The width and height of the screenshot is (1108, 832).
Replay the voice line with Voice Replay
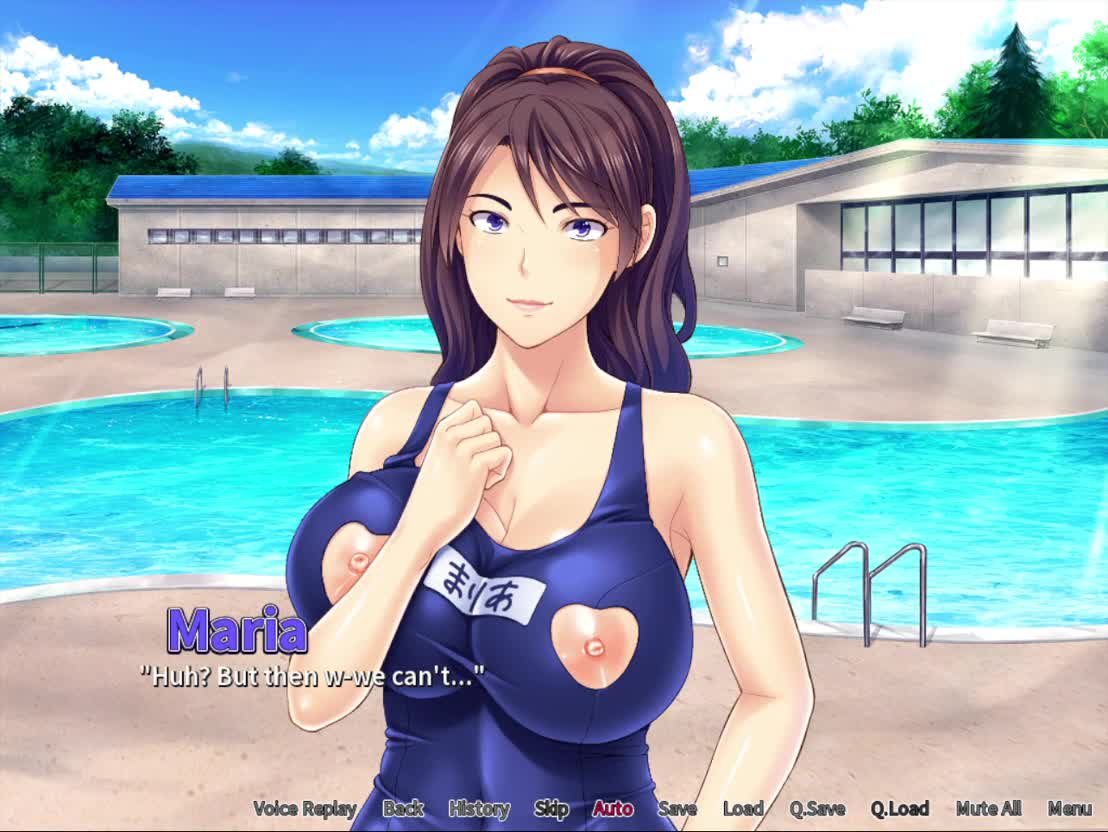(x=304, y=809)
